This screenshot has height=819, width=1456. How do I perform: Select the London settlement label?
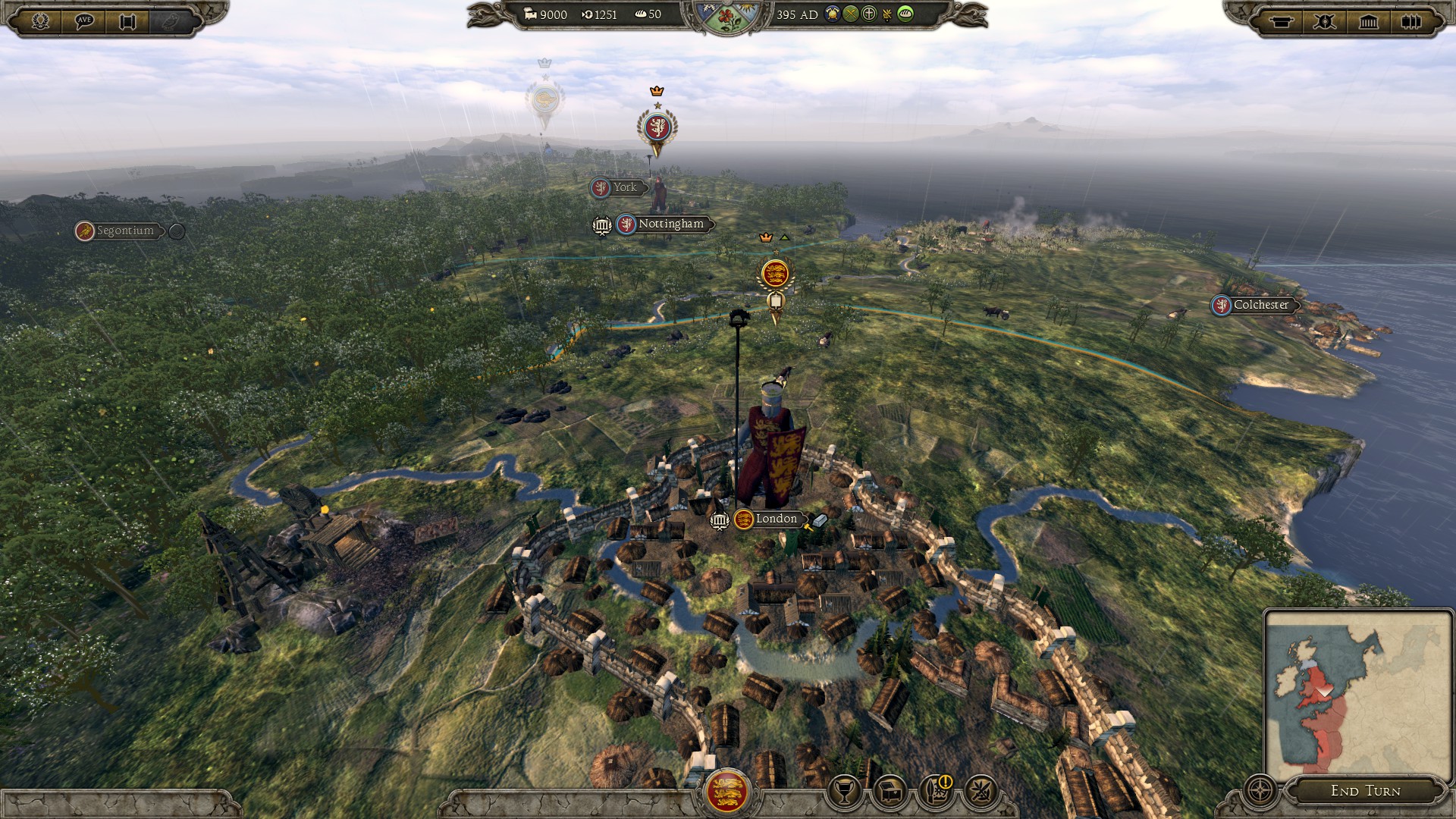776,519
